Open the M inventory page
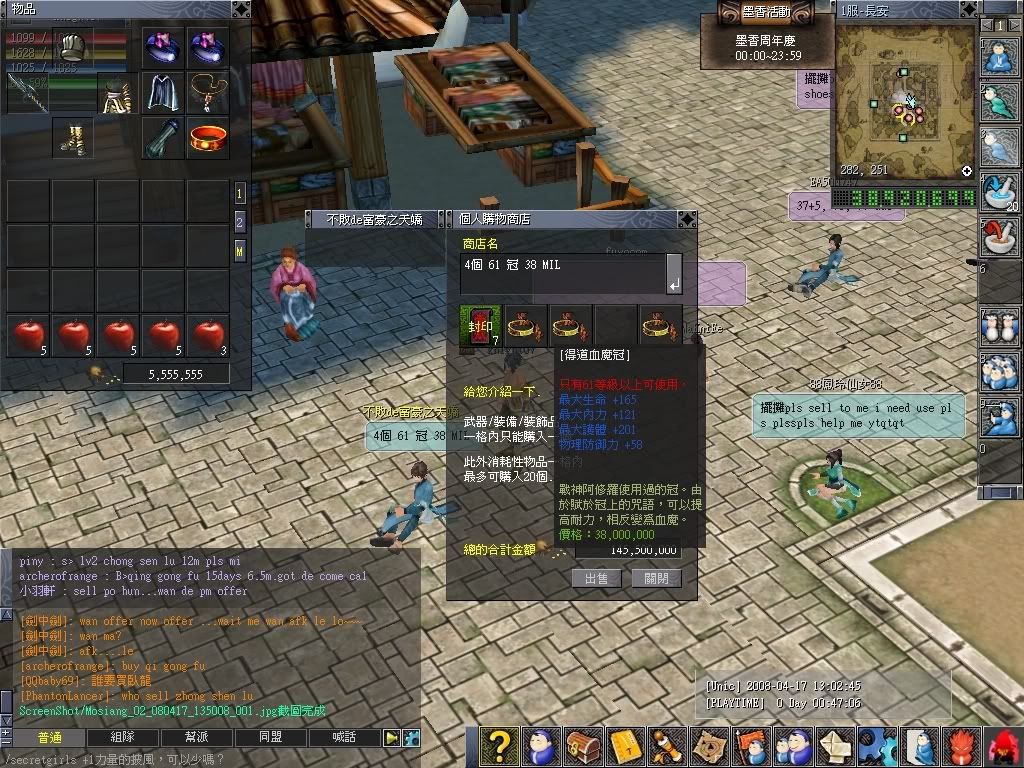This screenshot has width=1024, height=768. click(x=240, y=249)
